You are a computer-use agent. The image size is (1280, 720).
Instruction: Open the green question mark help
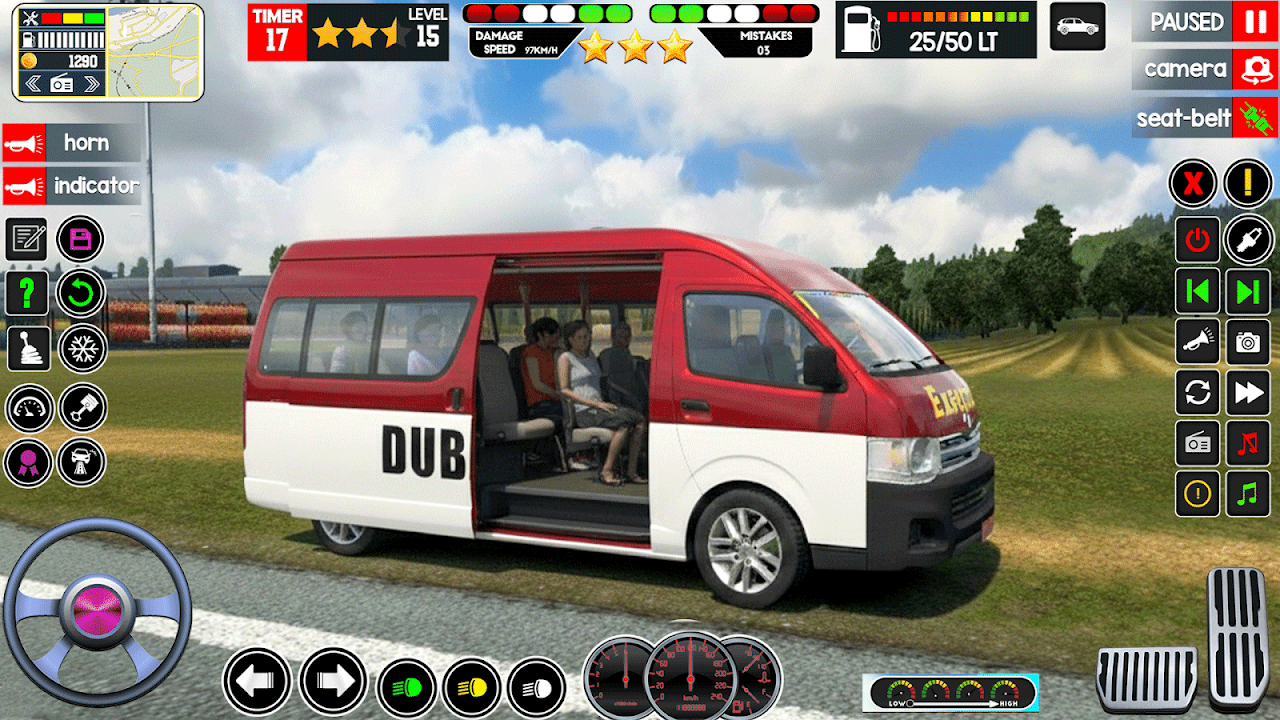point(27,293)
